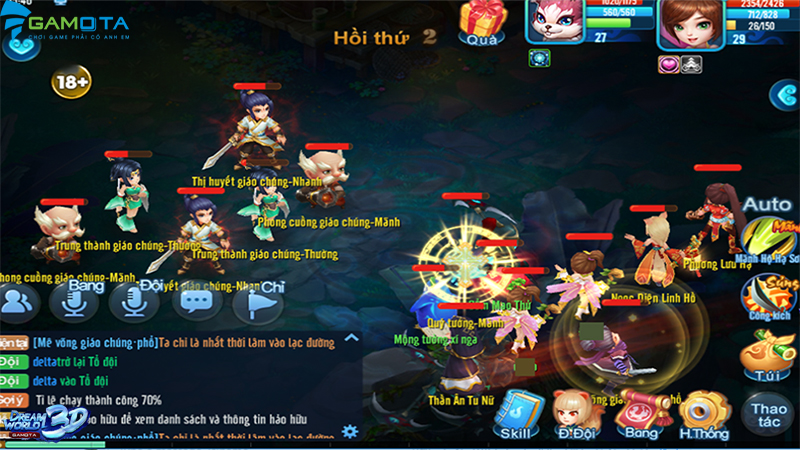This screenshot has width=800, height=450.
Task: Activate the Mãnh Hổ Hạ Sơn skill
Action: pyautogui.click(x=768, y=242)
